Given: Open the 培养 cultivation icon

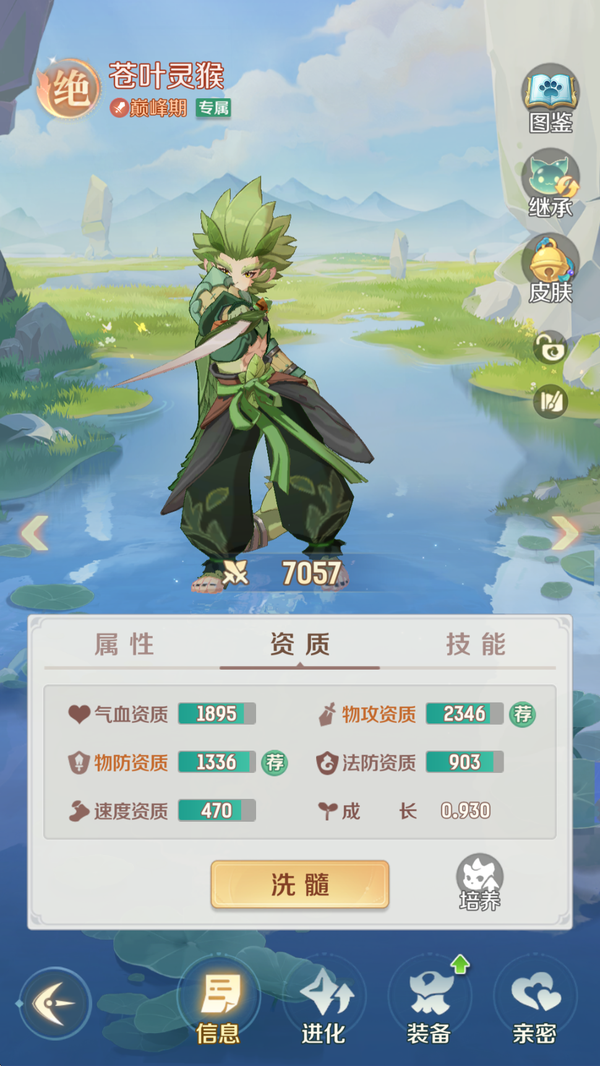Looking at the screenshot, I should 479,882.
